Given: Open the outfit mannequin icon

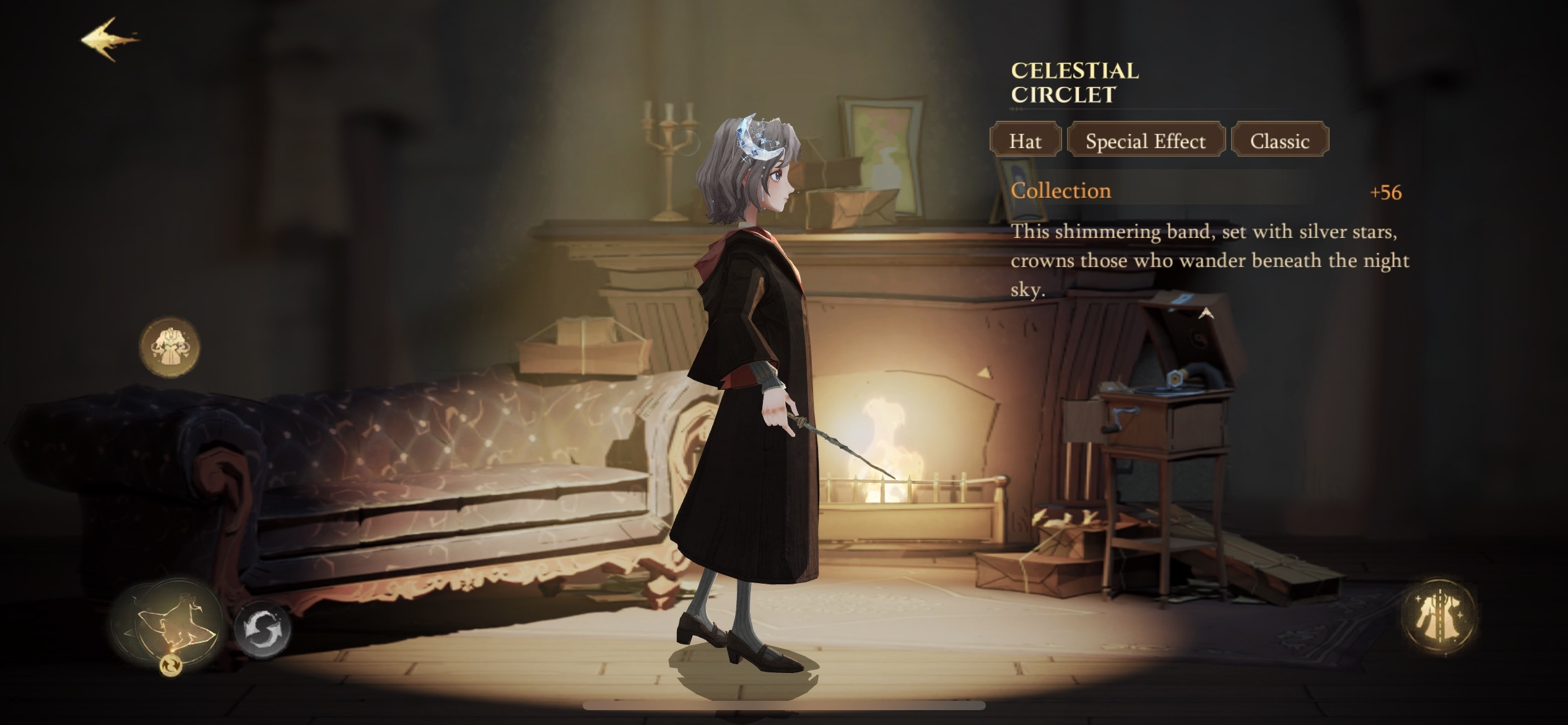Looking at the screenshot, I should point(170,347).
